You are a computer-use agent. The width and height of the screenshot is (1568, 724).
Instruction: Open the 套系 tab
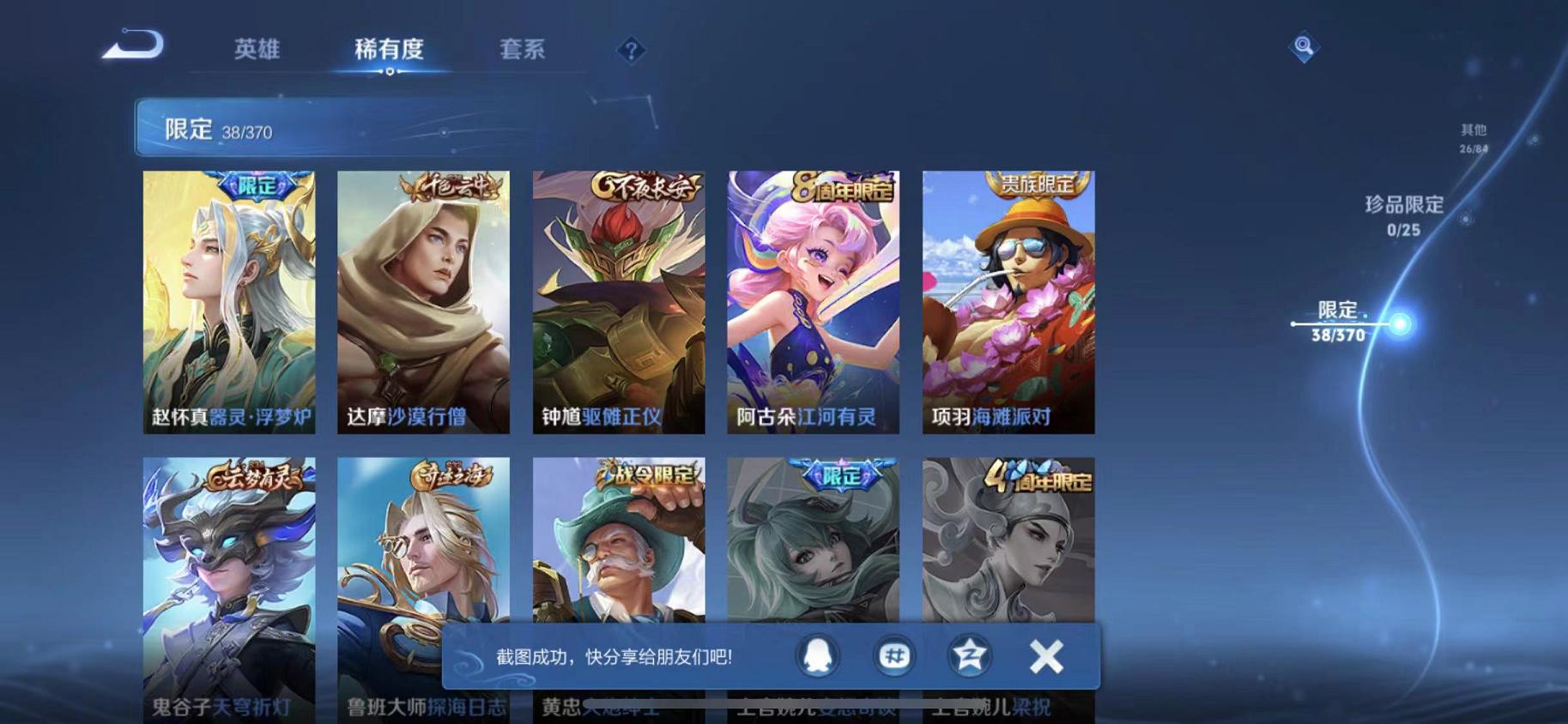(522, 49)
